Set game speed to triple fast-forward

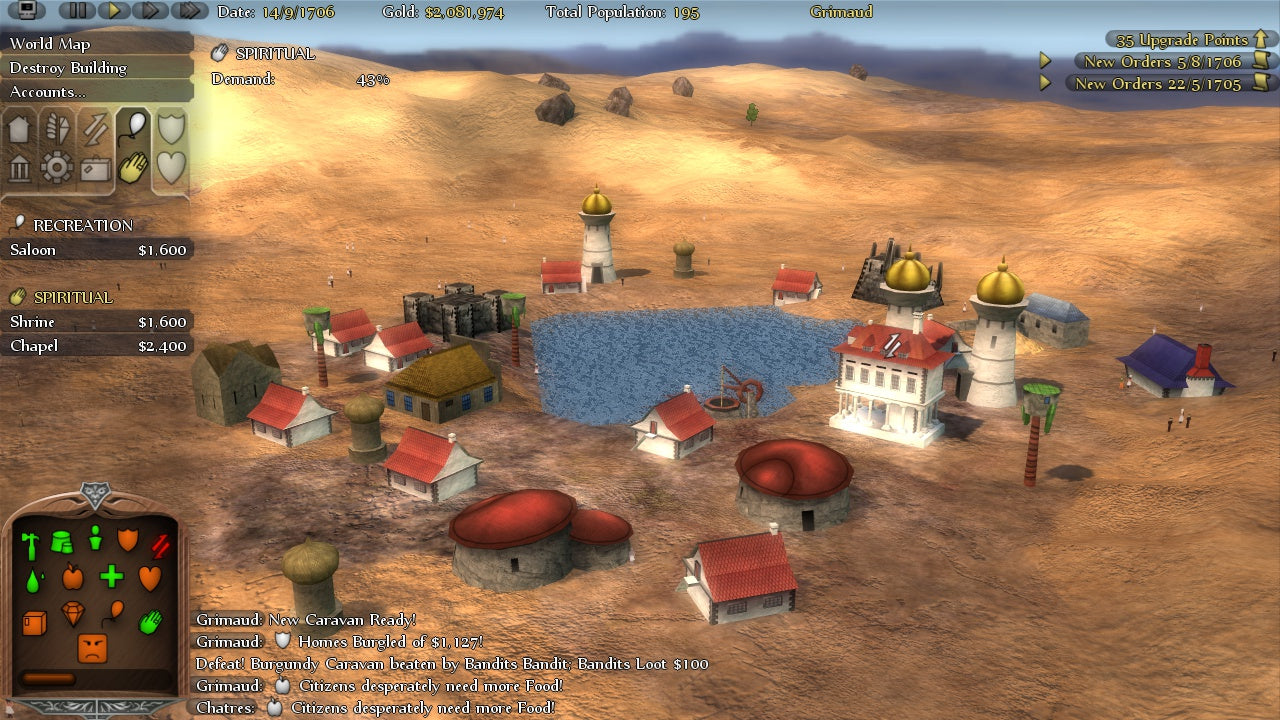coord(188,11)
